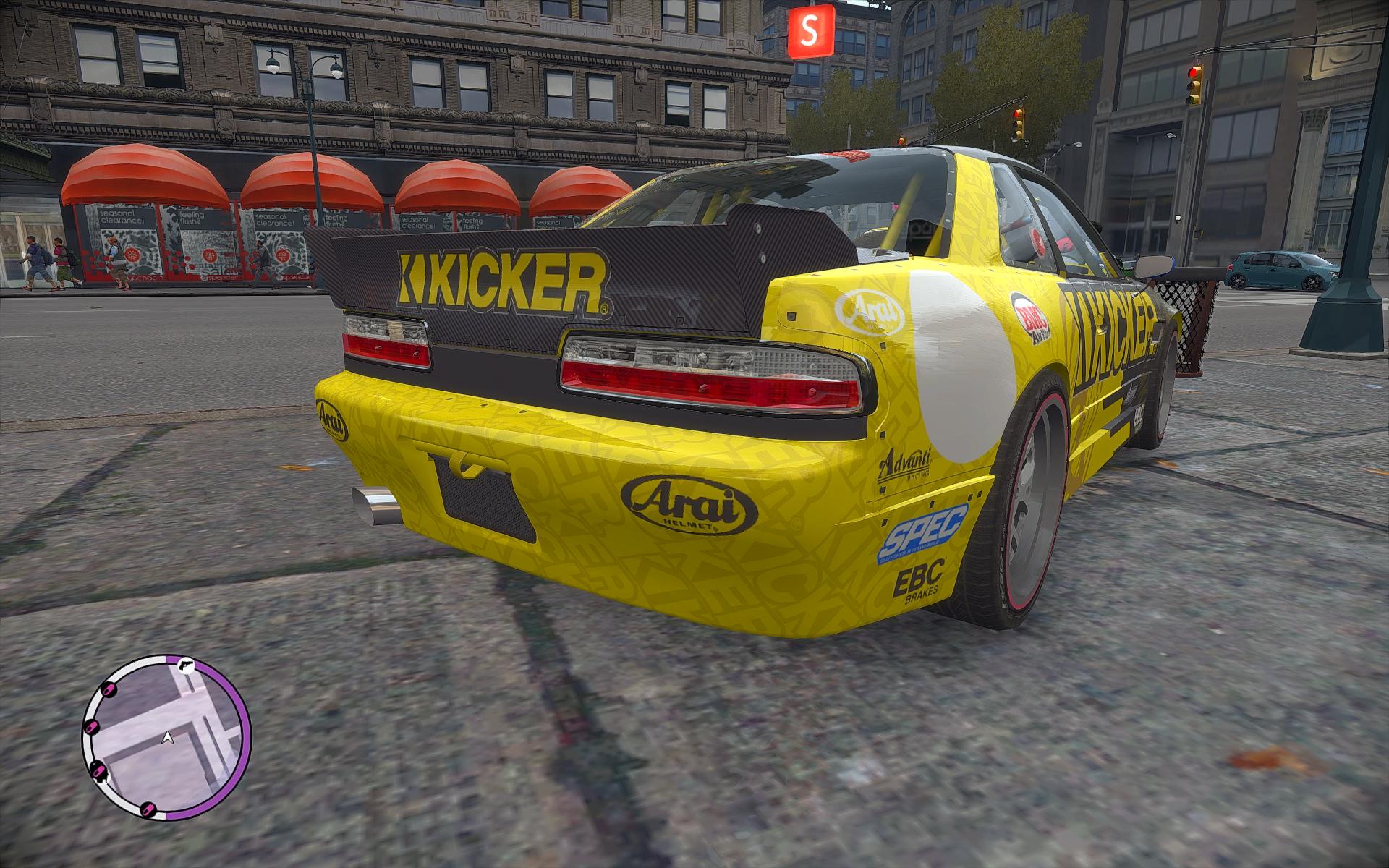
Task: Click the white player arrow on the radar
Action: point(168,738)
